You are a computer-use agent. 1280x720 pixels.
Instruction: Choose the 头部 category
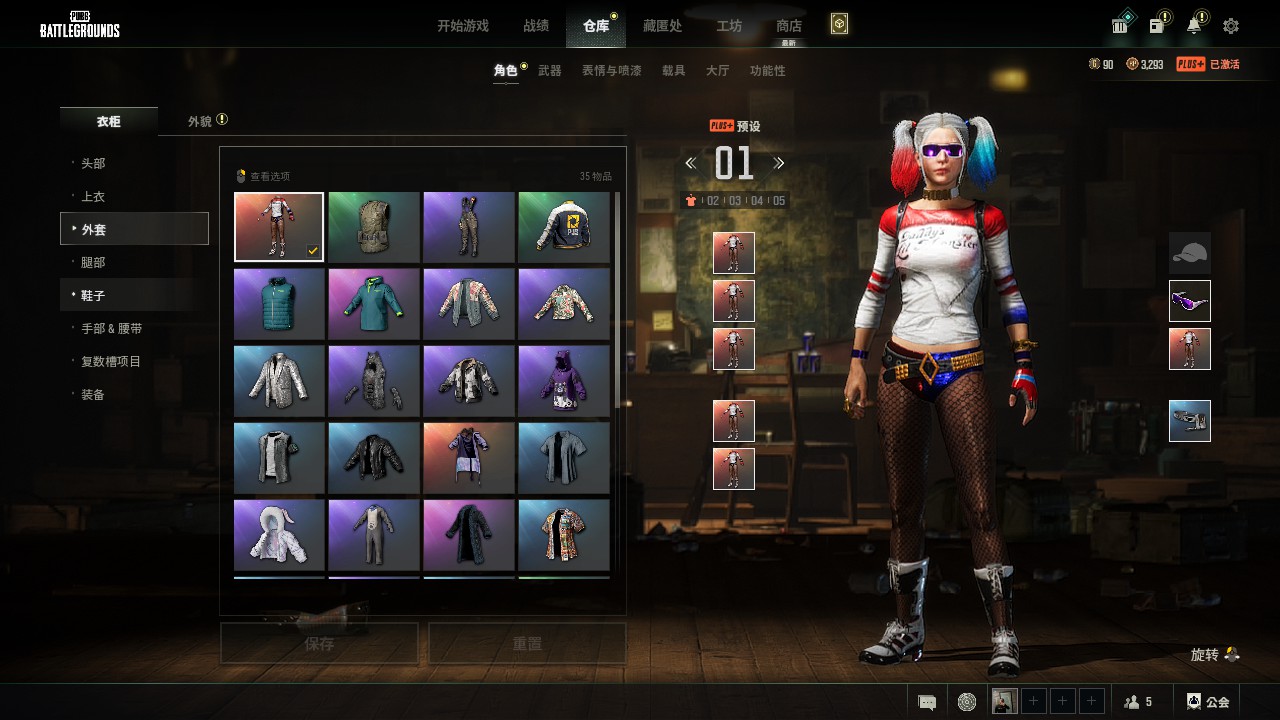click(93, 163)
